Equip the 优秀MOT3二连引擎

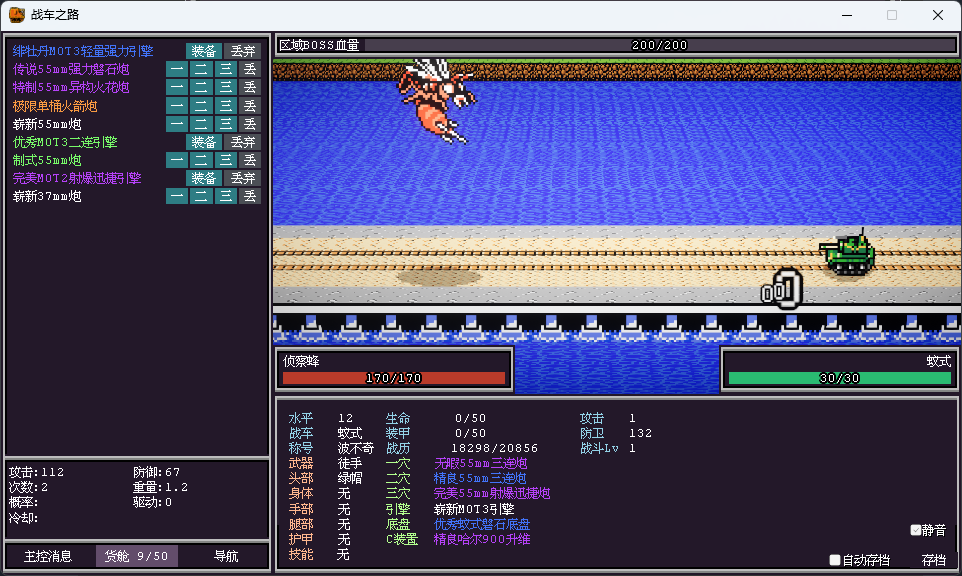point(204,142)
